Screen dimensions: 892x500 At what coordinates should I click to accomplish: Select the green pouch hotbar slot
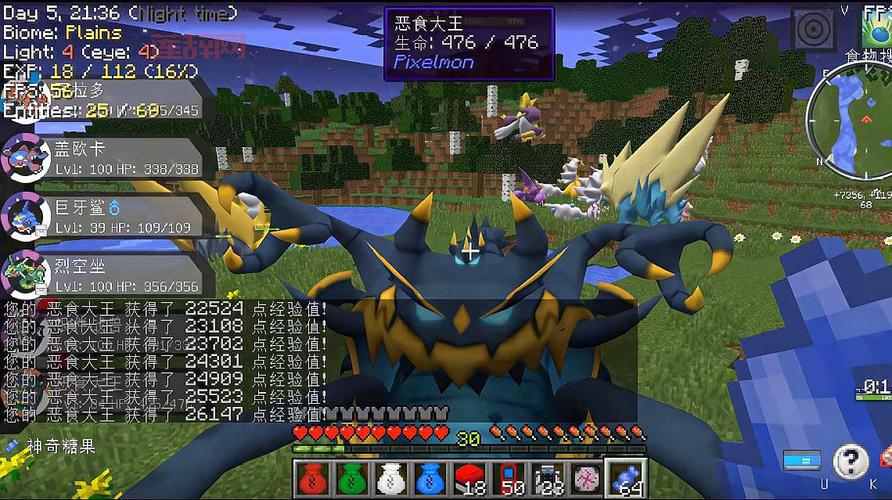coord(351,478)
